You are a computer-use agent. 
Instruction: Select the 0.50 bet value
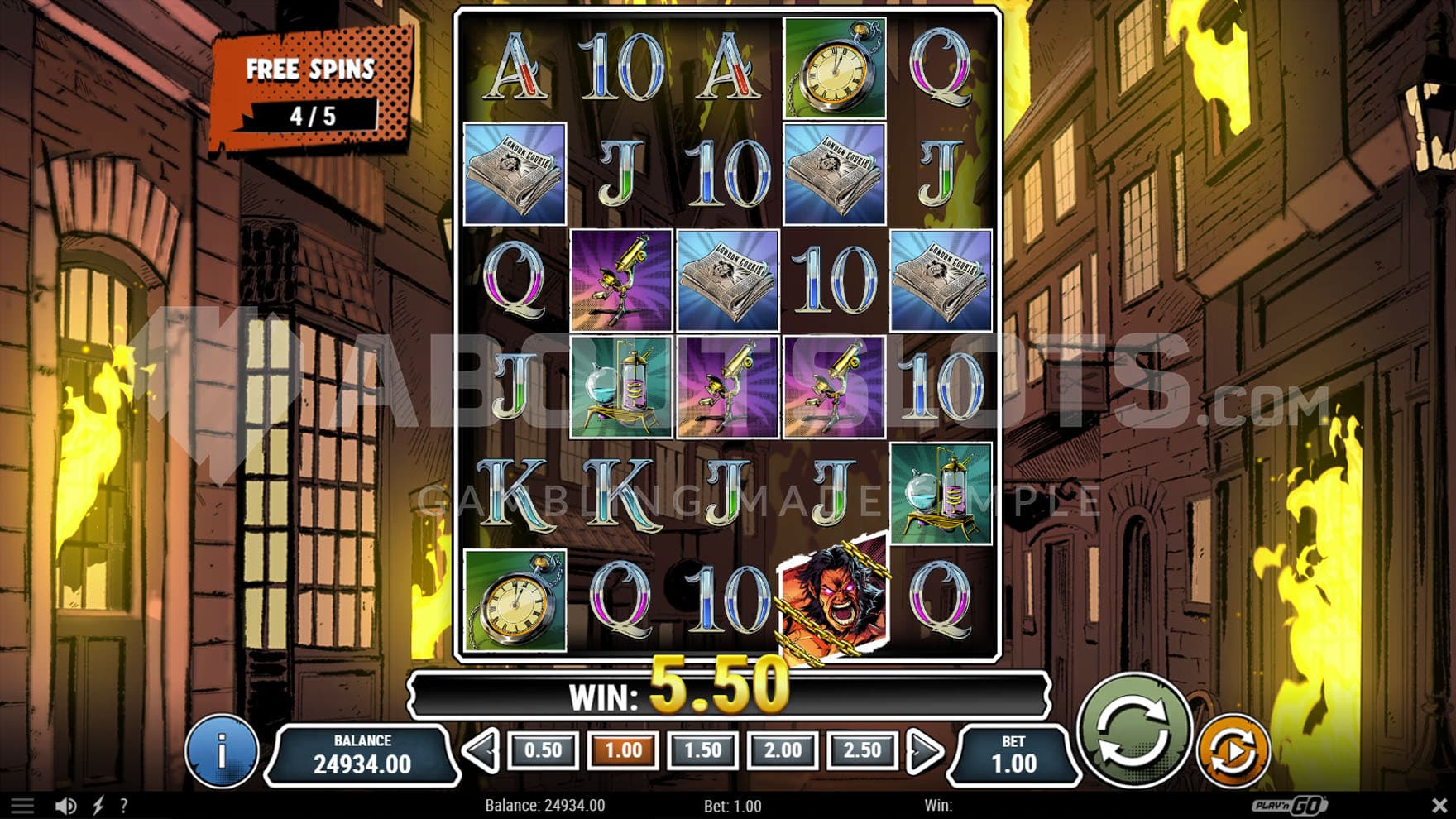coord(543,750)
